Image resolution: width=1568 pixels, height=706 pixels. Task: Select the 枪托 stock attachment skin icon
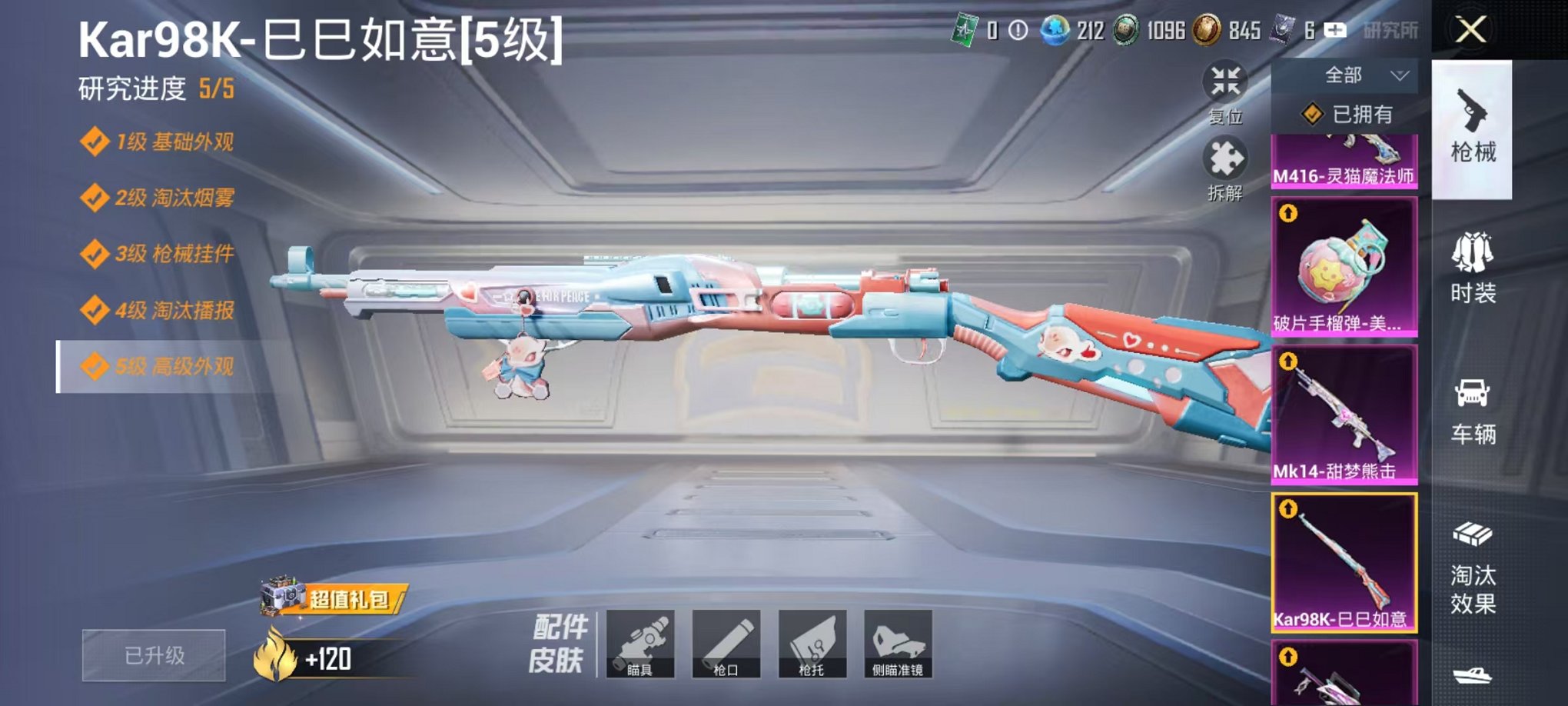click(x=813, y=644)
